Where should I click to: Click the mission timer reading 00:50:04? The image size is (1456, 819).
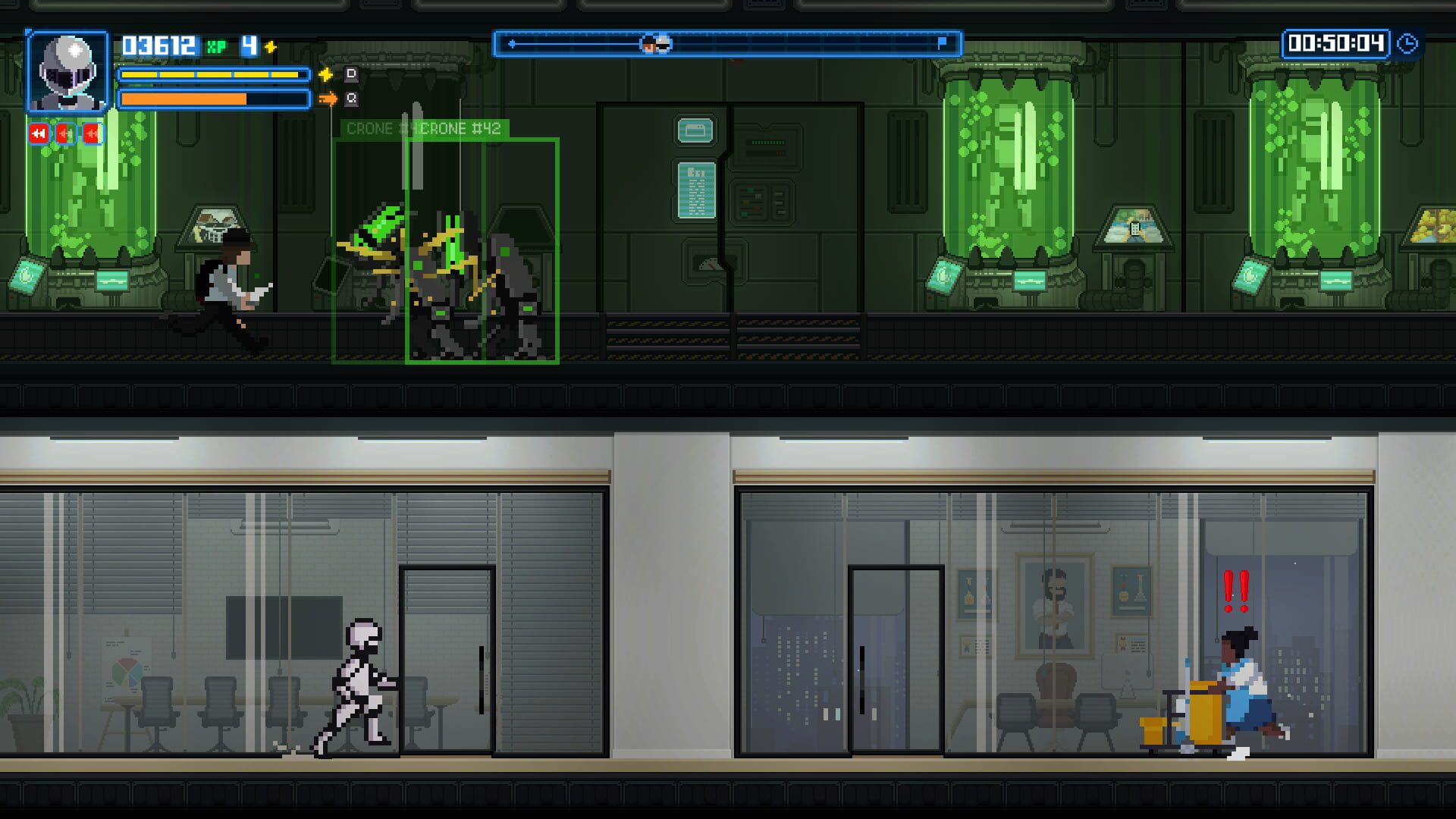click(x=1336, y=44)
